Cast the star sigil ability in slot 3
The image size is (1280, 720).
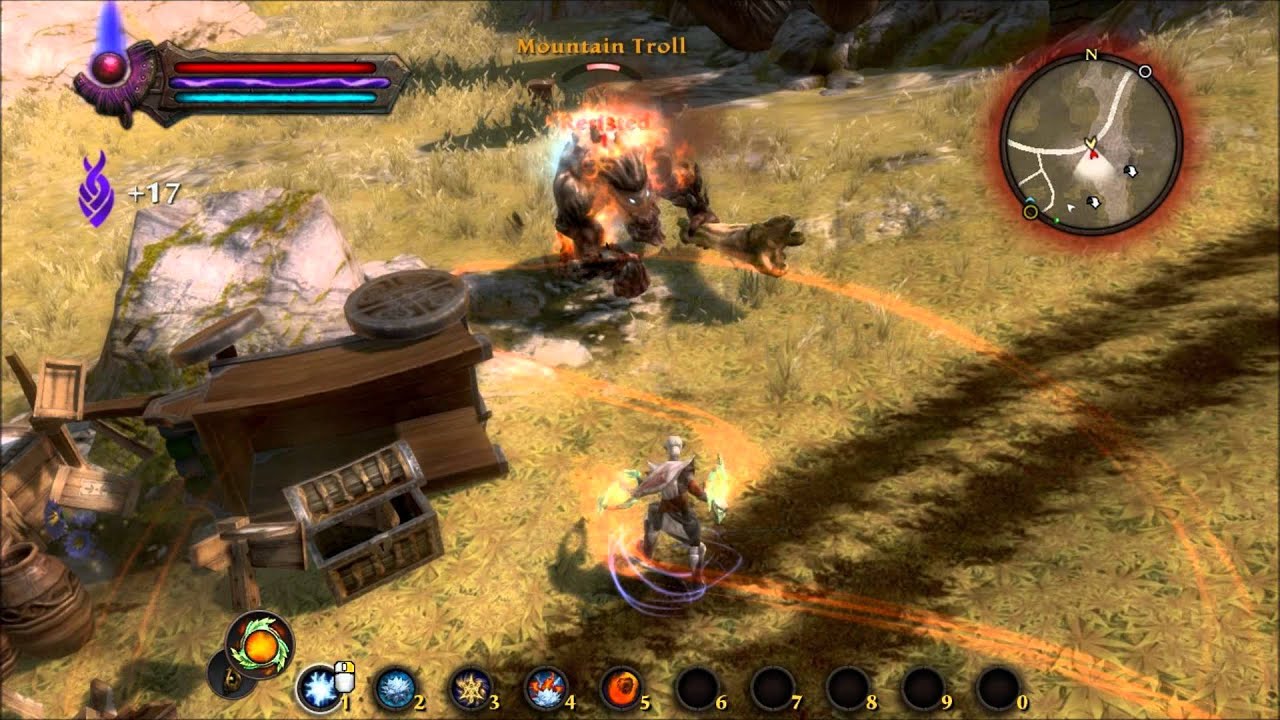point(469,688)
